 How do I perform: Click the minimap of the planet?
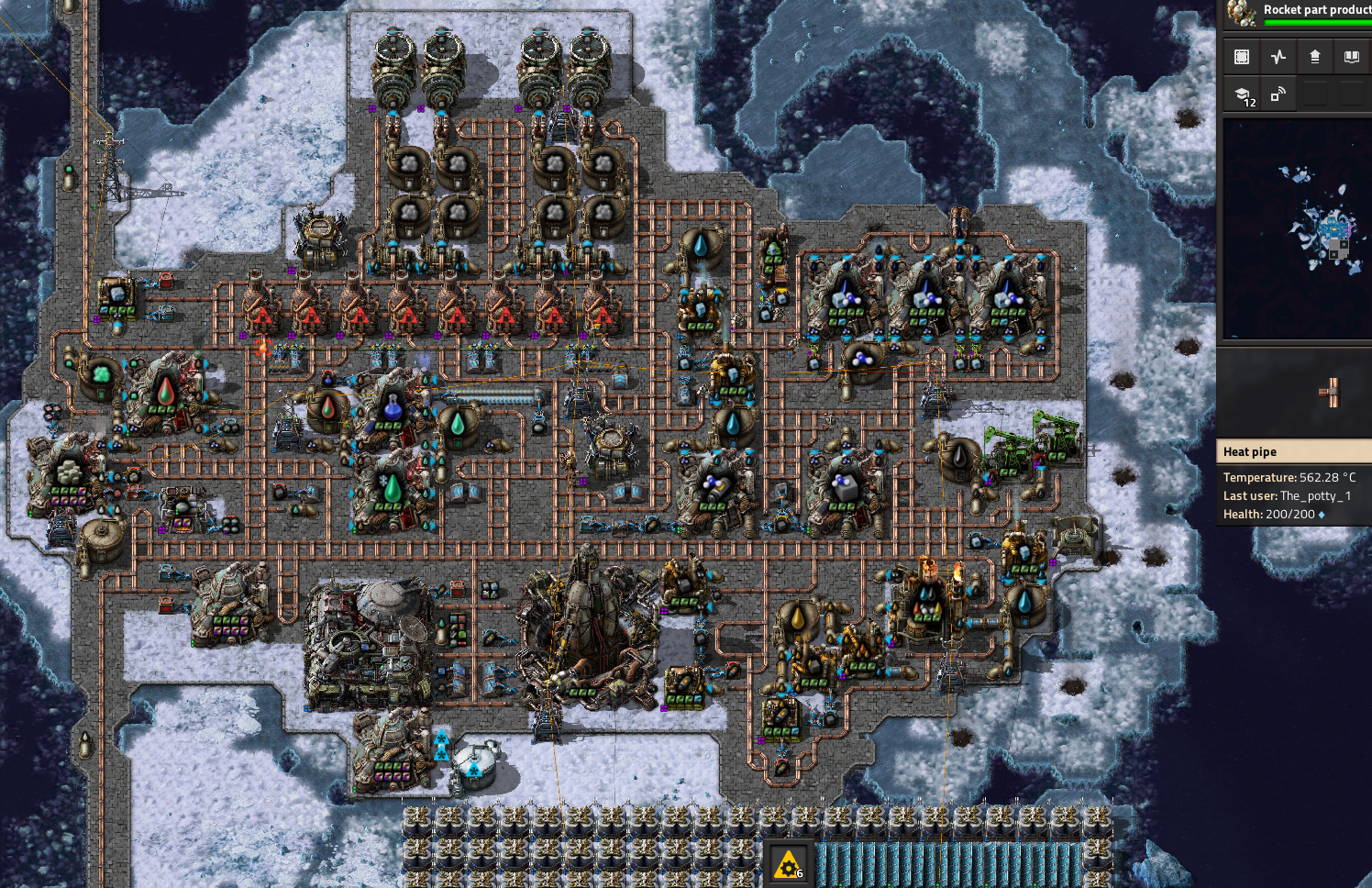pyautogui.click(x=1297, y=229)
